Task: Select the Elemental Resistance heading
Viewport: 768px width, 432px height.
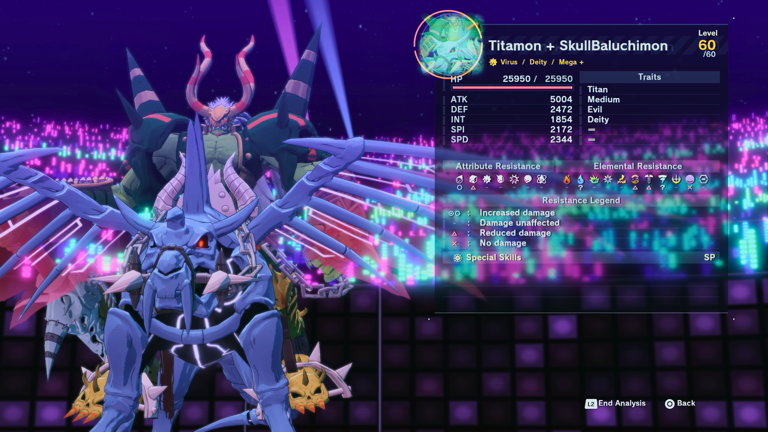Action: pos(637,166)
